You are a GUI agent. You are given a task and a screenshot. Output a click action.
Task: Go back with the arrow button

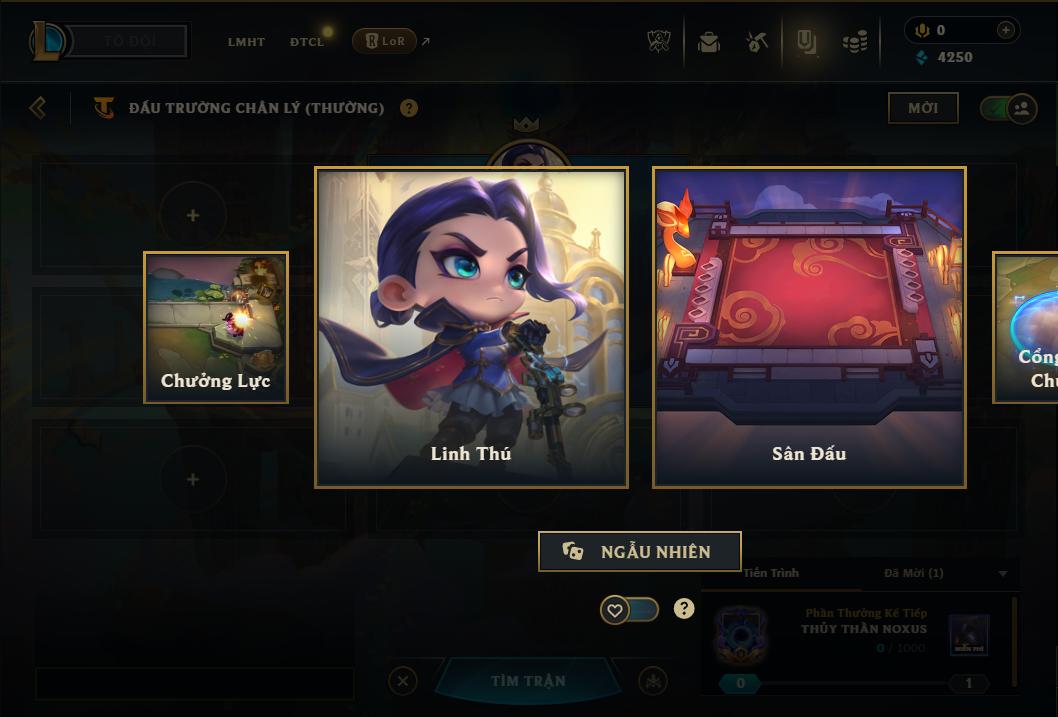[38, 107]
